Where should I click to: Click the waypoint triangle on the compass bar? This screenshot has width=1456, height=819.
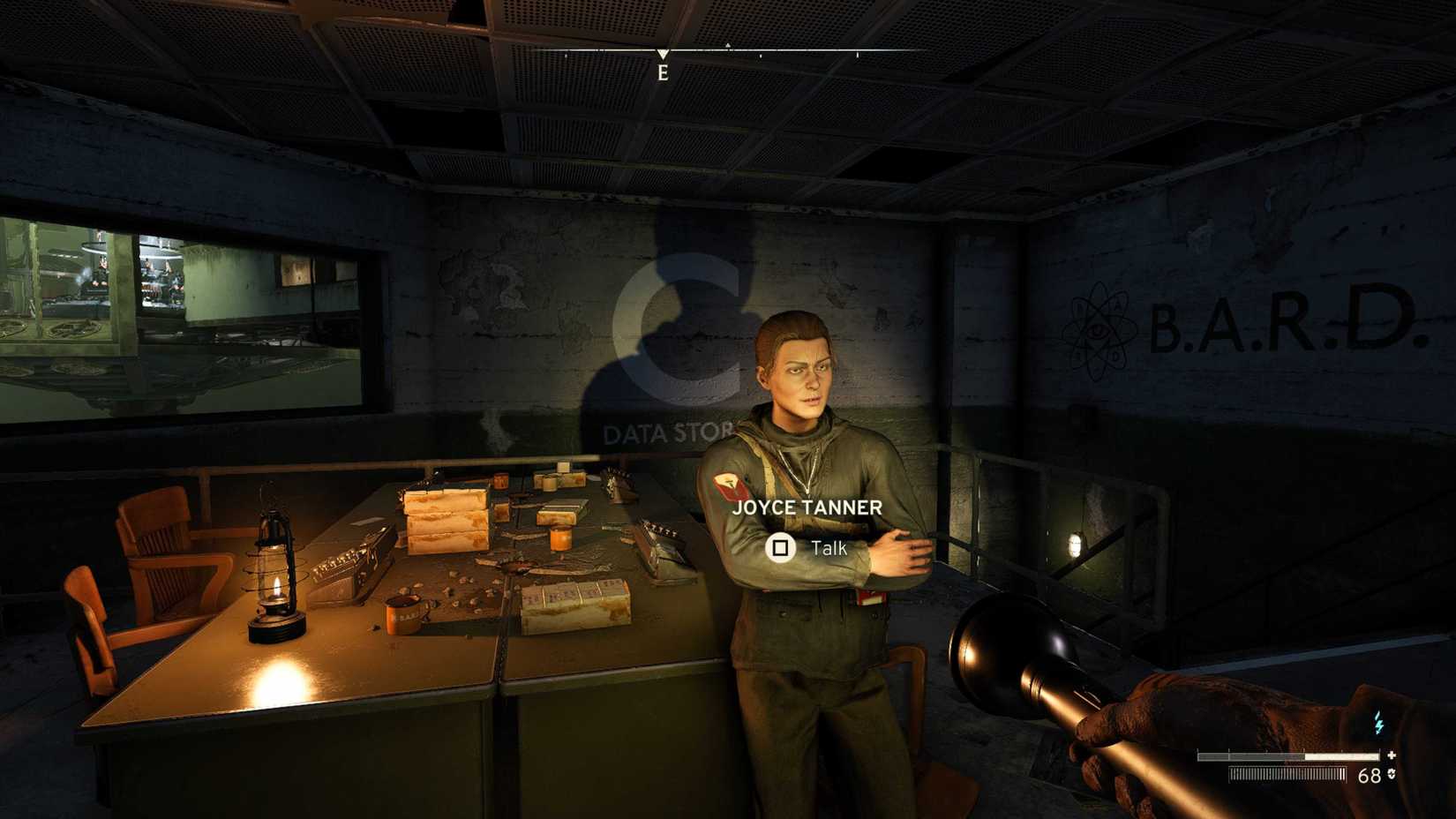pos(727,45)
